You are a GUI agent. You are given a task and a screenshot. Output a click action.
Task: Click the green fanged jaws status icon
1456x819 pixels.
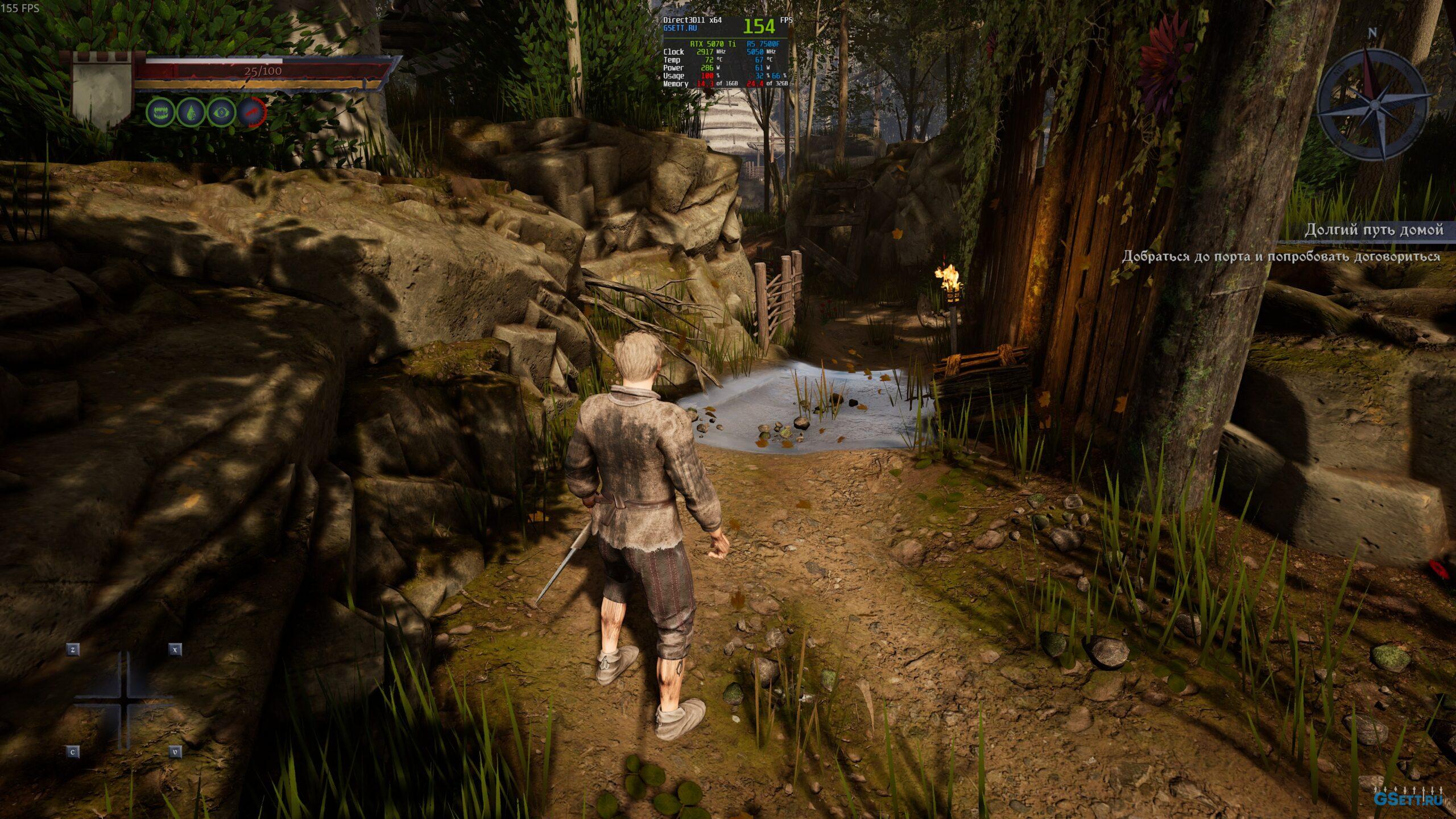point(160,112)
